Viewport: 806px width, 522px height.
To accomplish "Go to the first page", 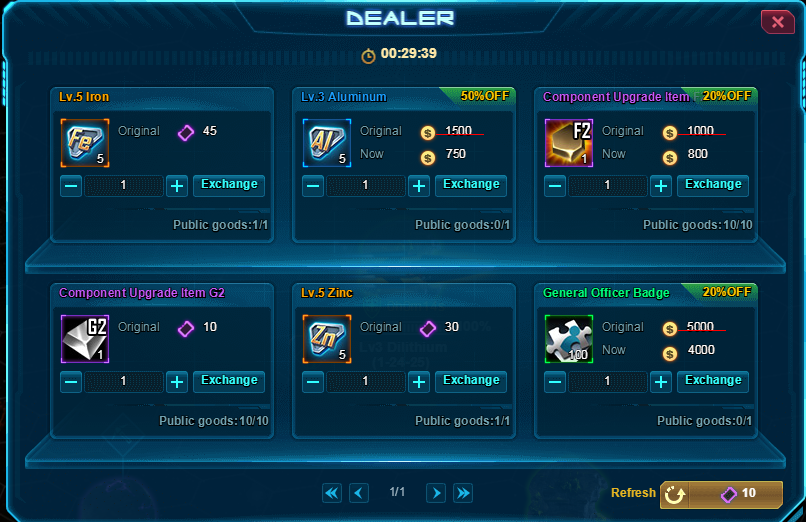I will pyautogui.click(x=332, y=493).
